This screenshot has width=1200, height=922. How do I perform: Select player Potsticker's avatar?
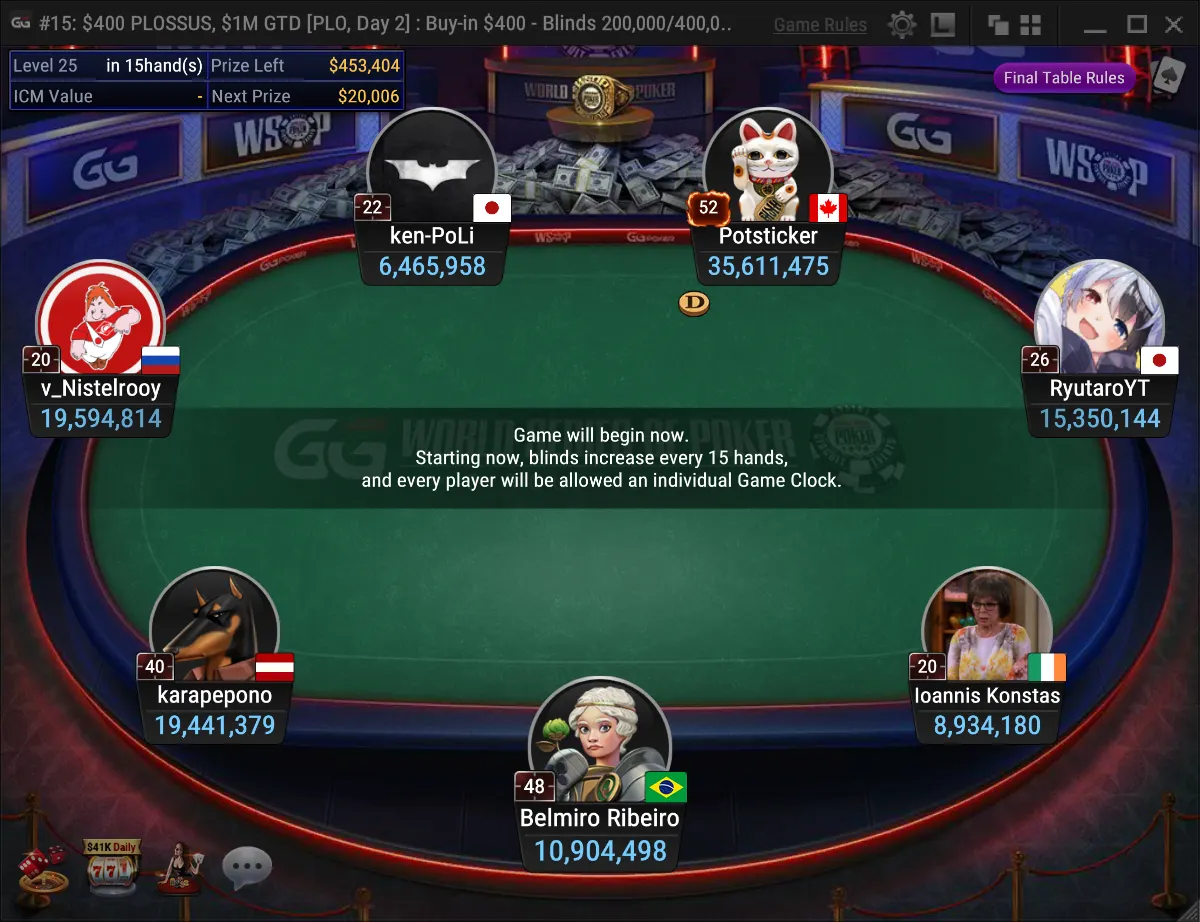tap(768, 165)
